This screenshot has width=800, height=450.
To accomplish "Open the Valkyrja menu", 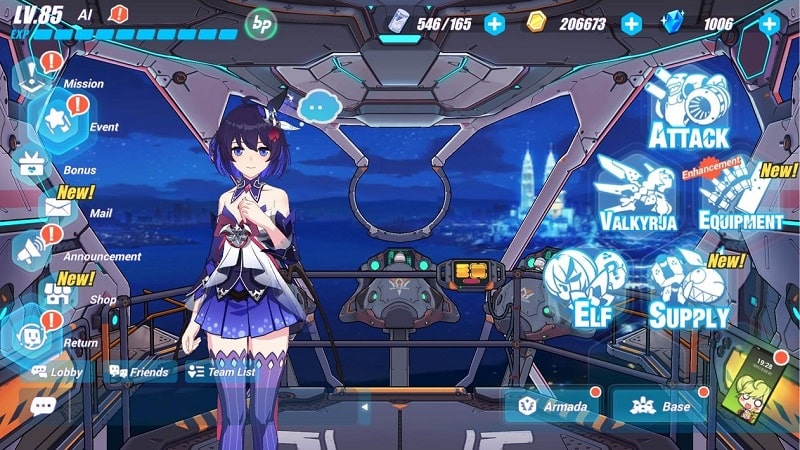I will point(638,195).
